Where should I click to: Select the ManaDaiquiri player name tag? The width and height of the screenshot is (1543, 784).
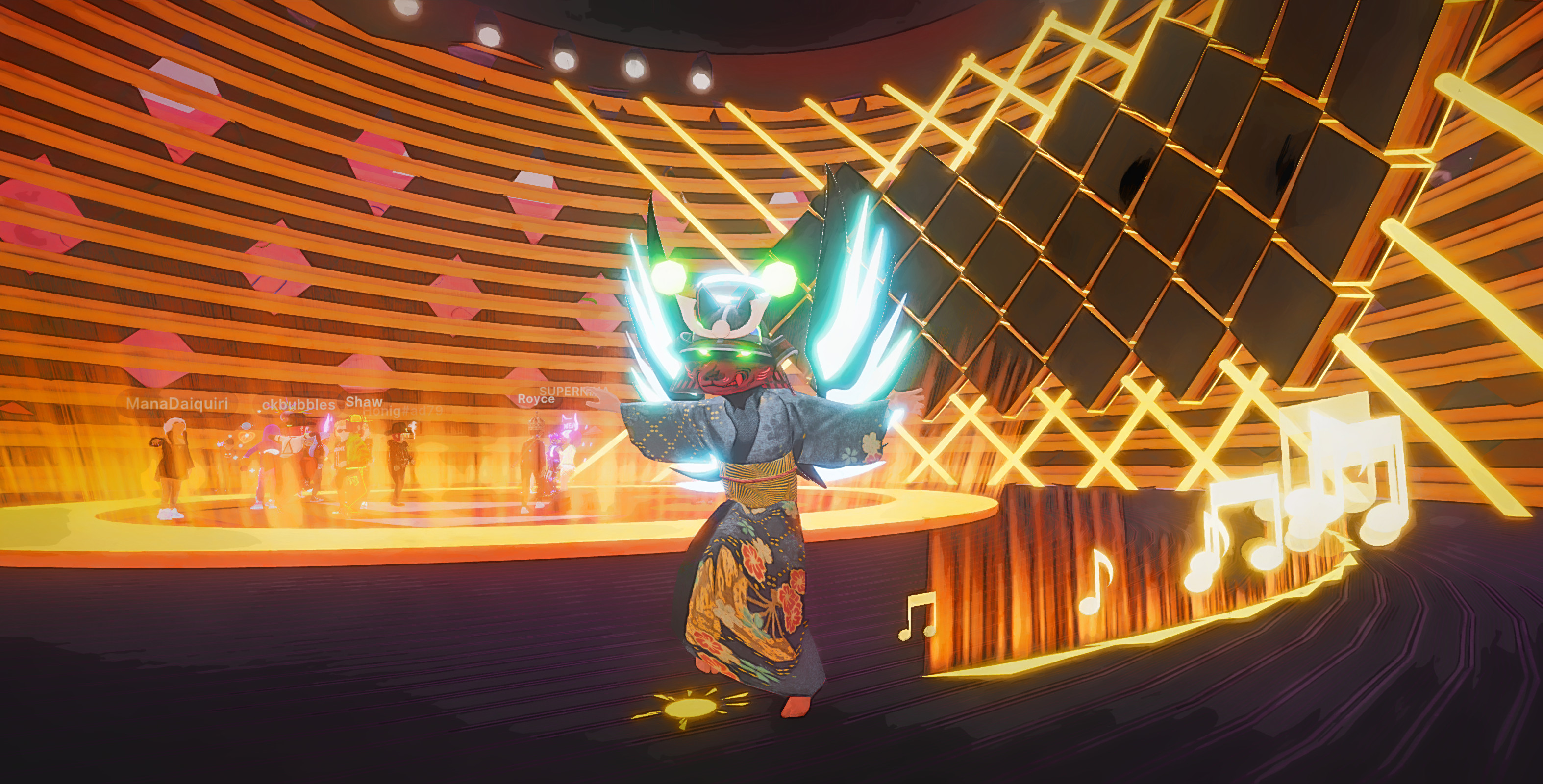(x=177, y=404)
